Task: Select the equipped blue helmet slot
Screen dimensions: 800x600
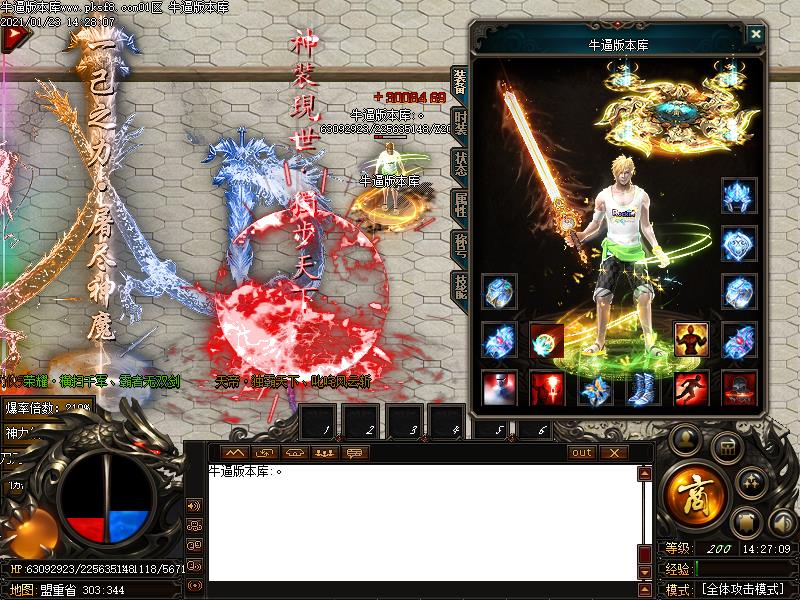Action: click(739, 194)
